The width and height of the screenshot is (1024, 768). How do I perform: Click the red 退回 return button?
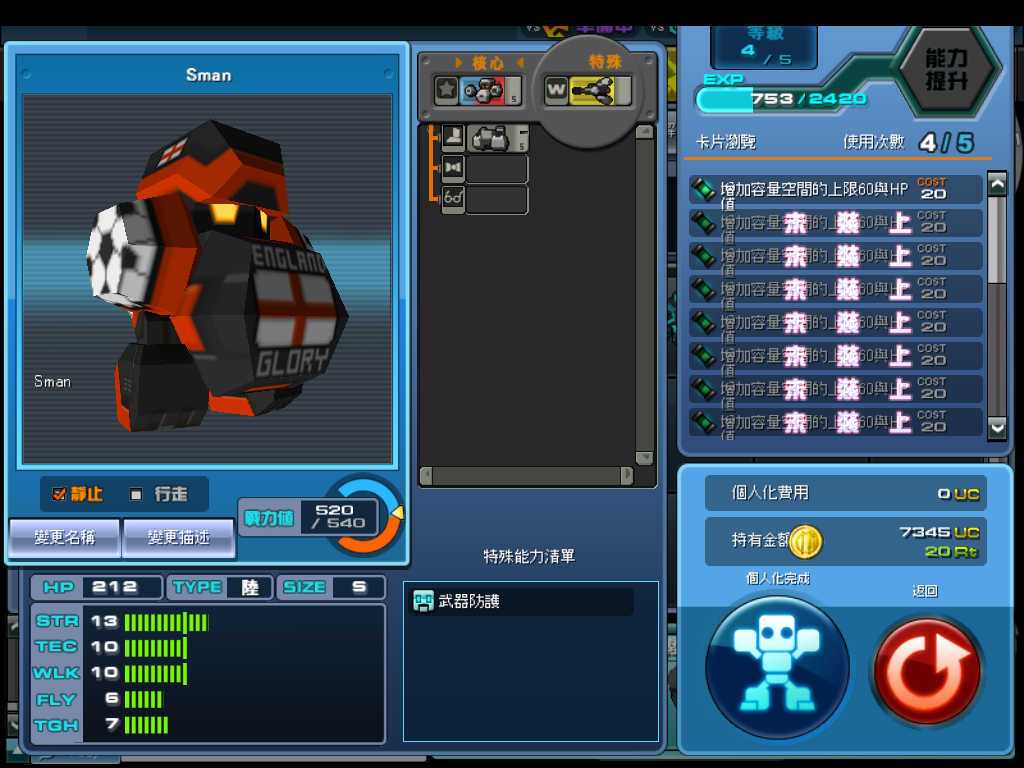925,667
